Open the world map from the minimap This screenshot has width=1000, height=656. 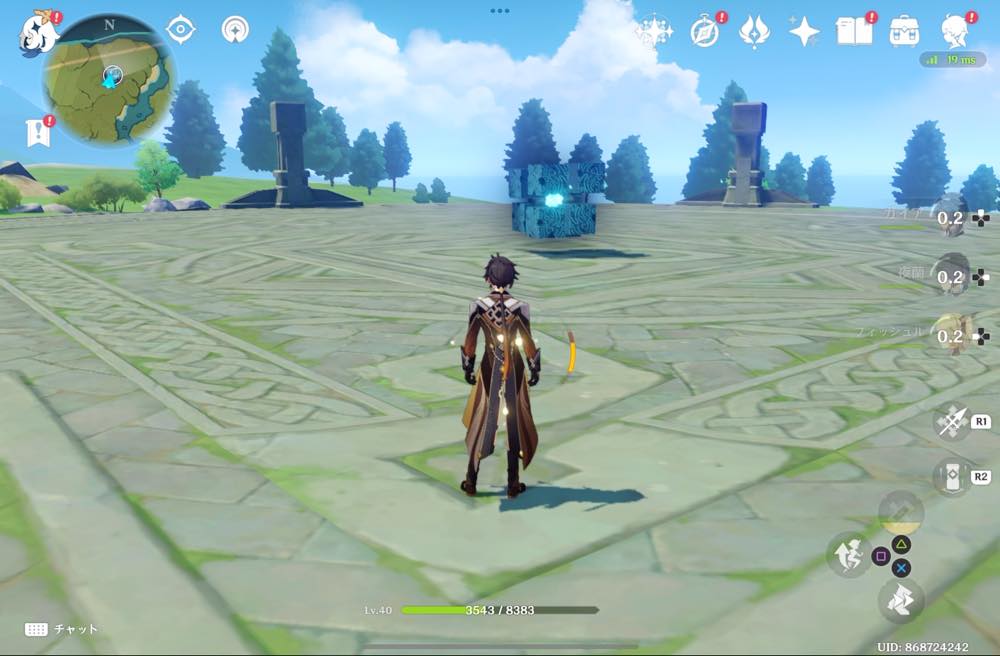click(109, 78)
